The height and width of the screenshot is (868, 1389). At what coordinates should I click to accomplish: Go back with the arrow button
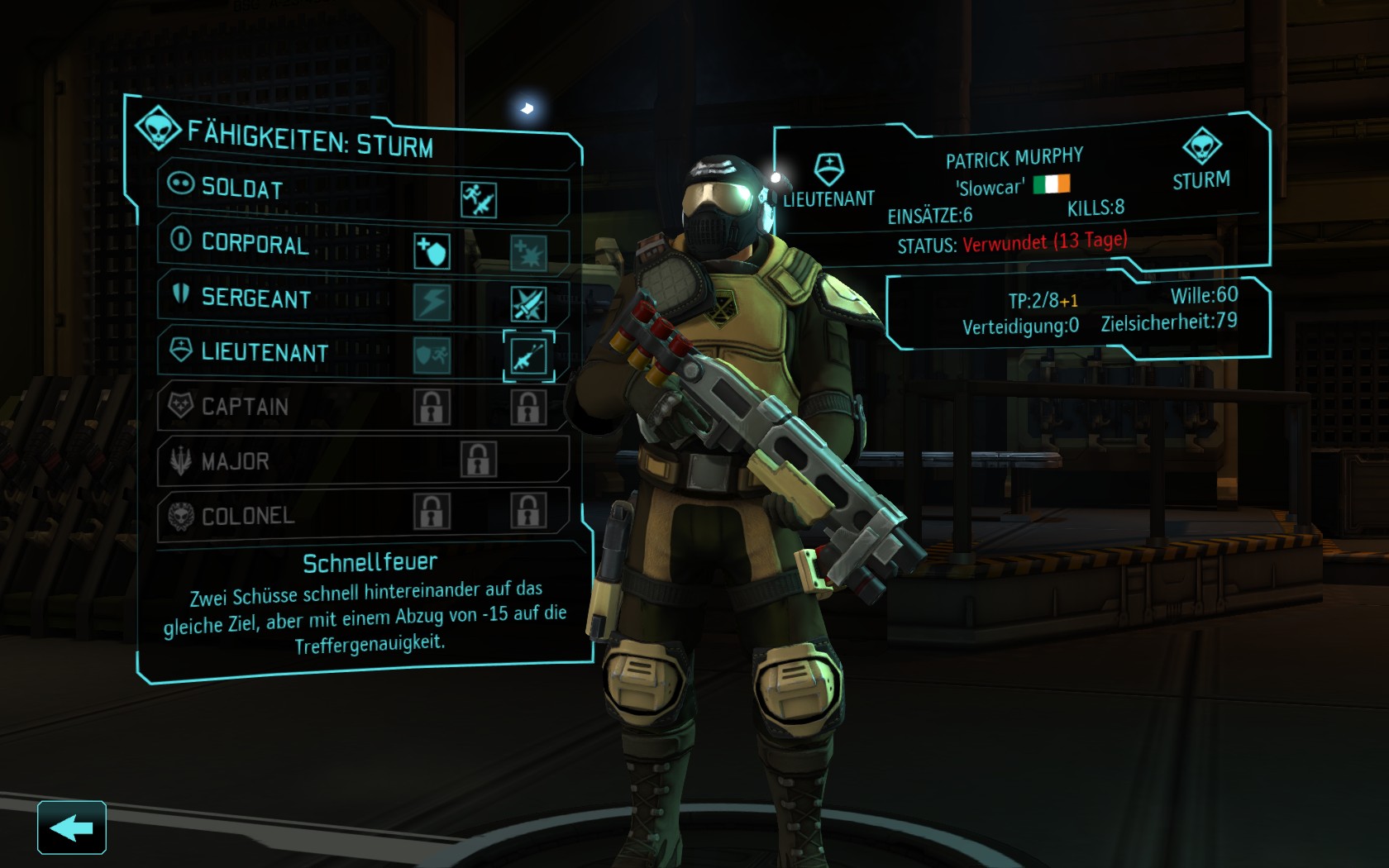tap(71, 827)
